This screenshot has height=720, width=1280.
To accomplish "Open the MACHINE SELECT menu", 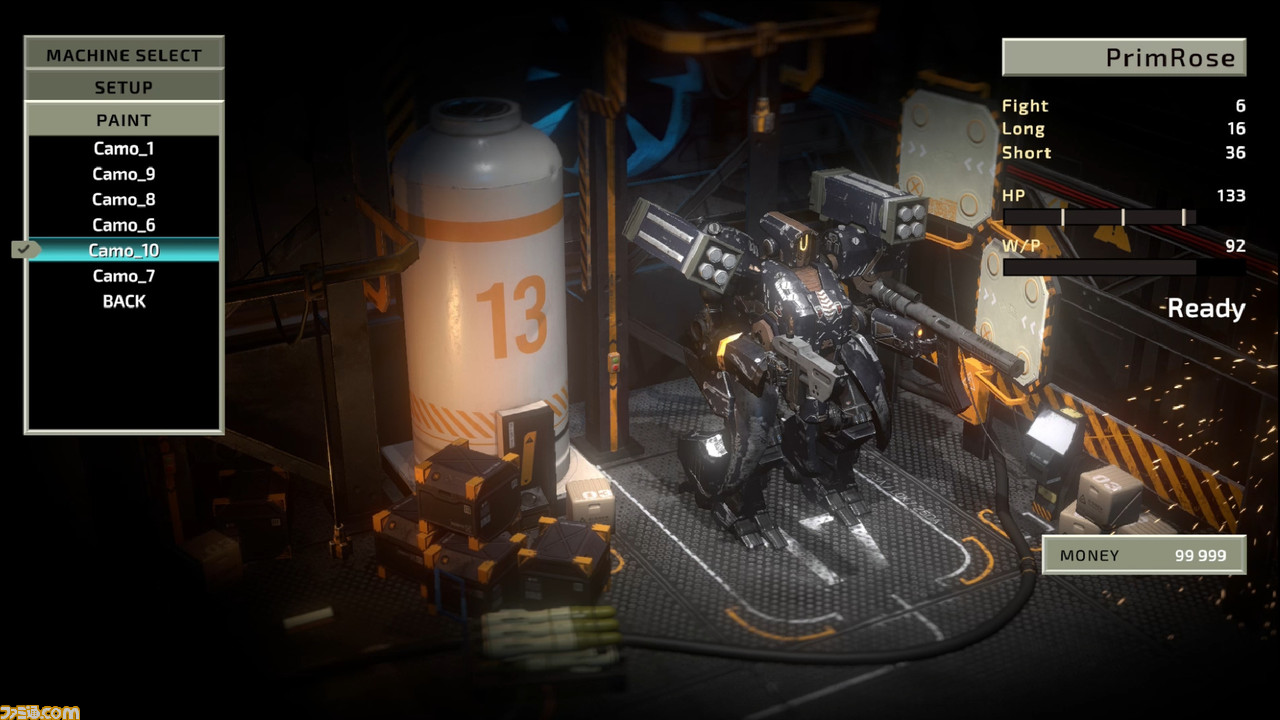I will 123,54.
